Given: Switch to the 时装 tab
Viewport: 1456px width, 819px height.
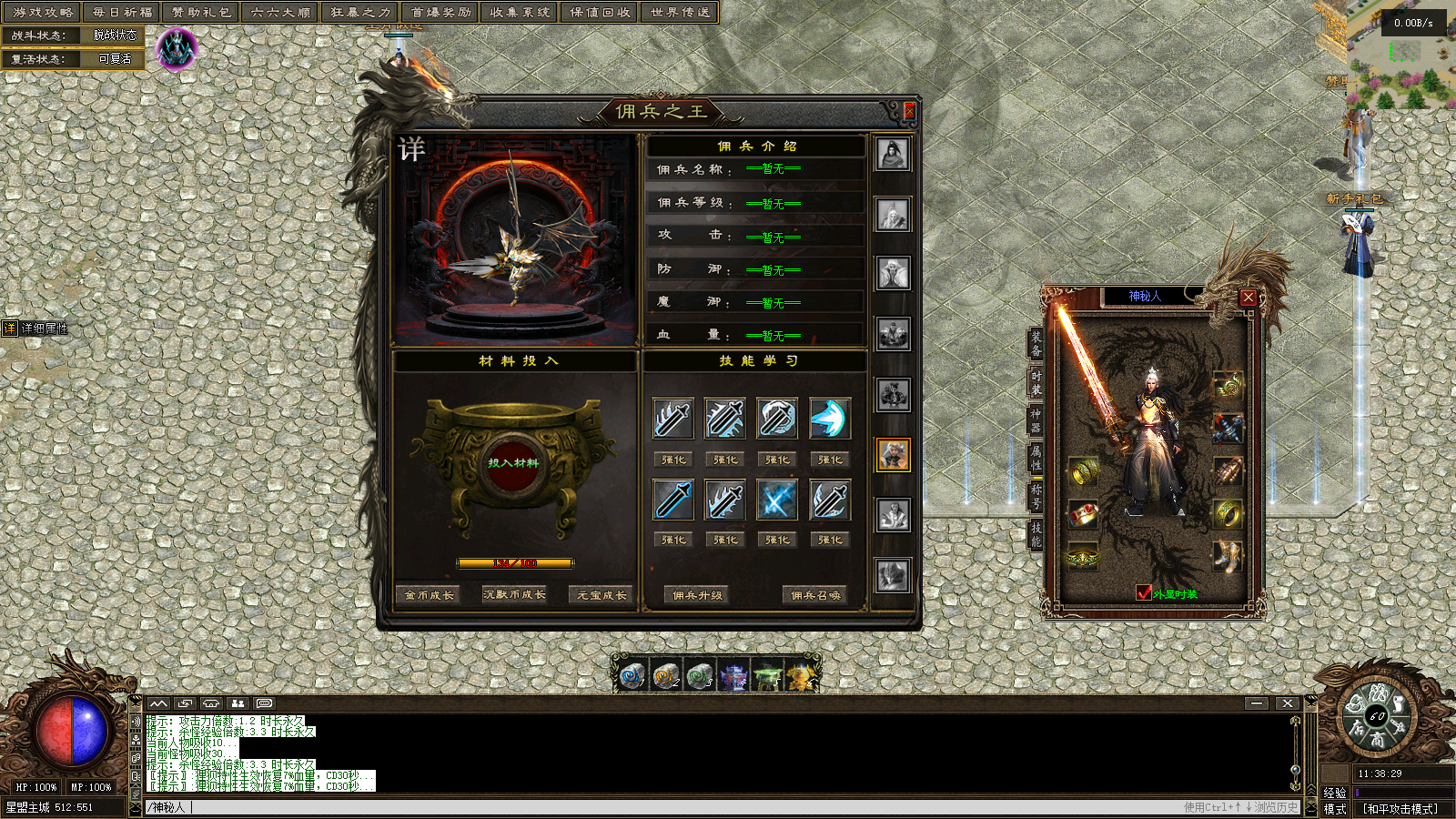Looking at the screenshot, I should [1036, 382].
